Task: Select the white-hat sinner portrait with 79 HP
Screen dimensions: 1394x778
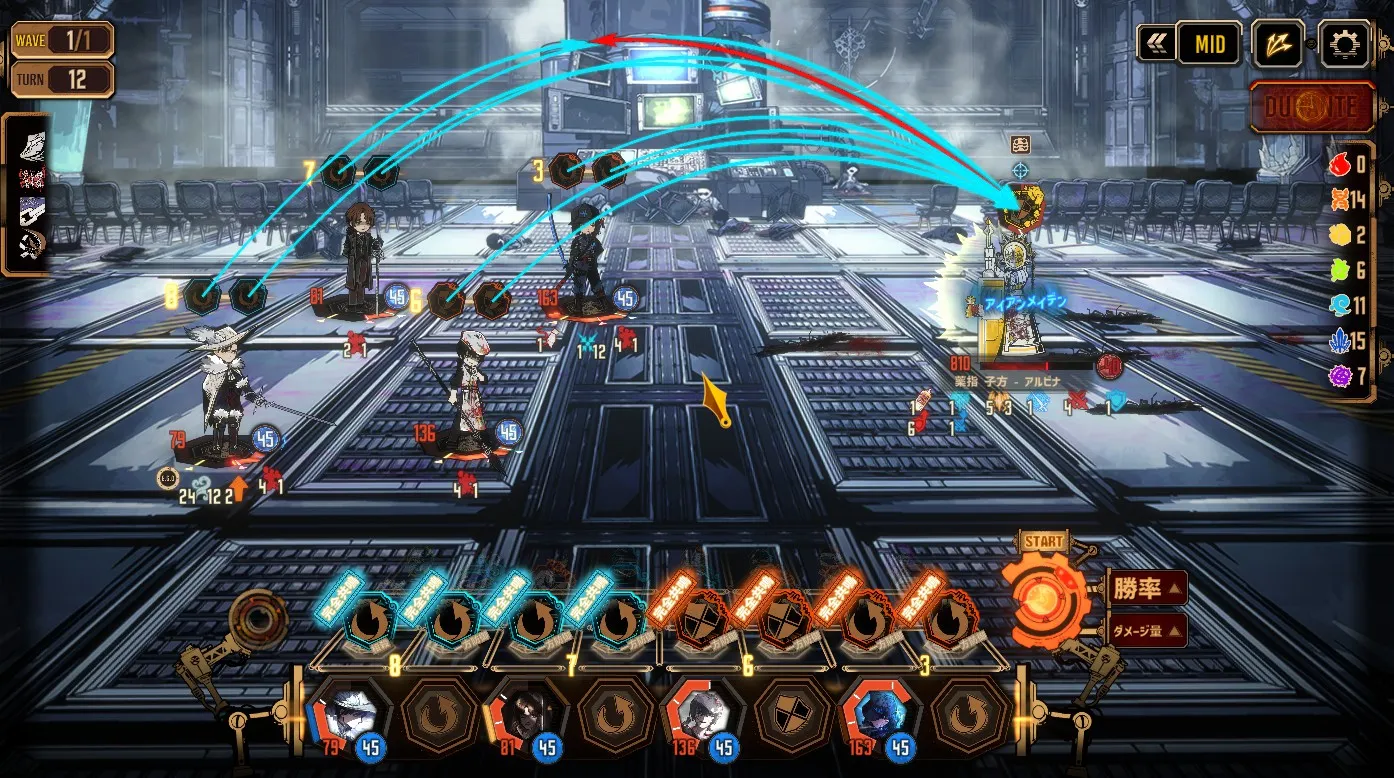Action: [x=346, y=714]
